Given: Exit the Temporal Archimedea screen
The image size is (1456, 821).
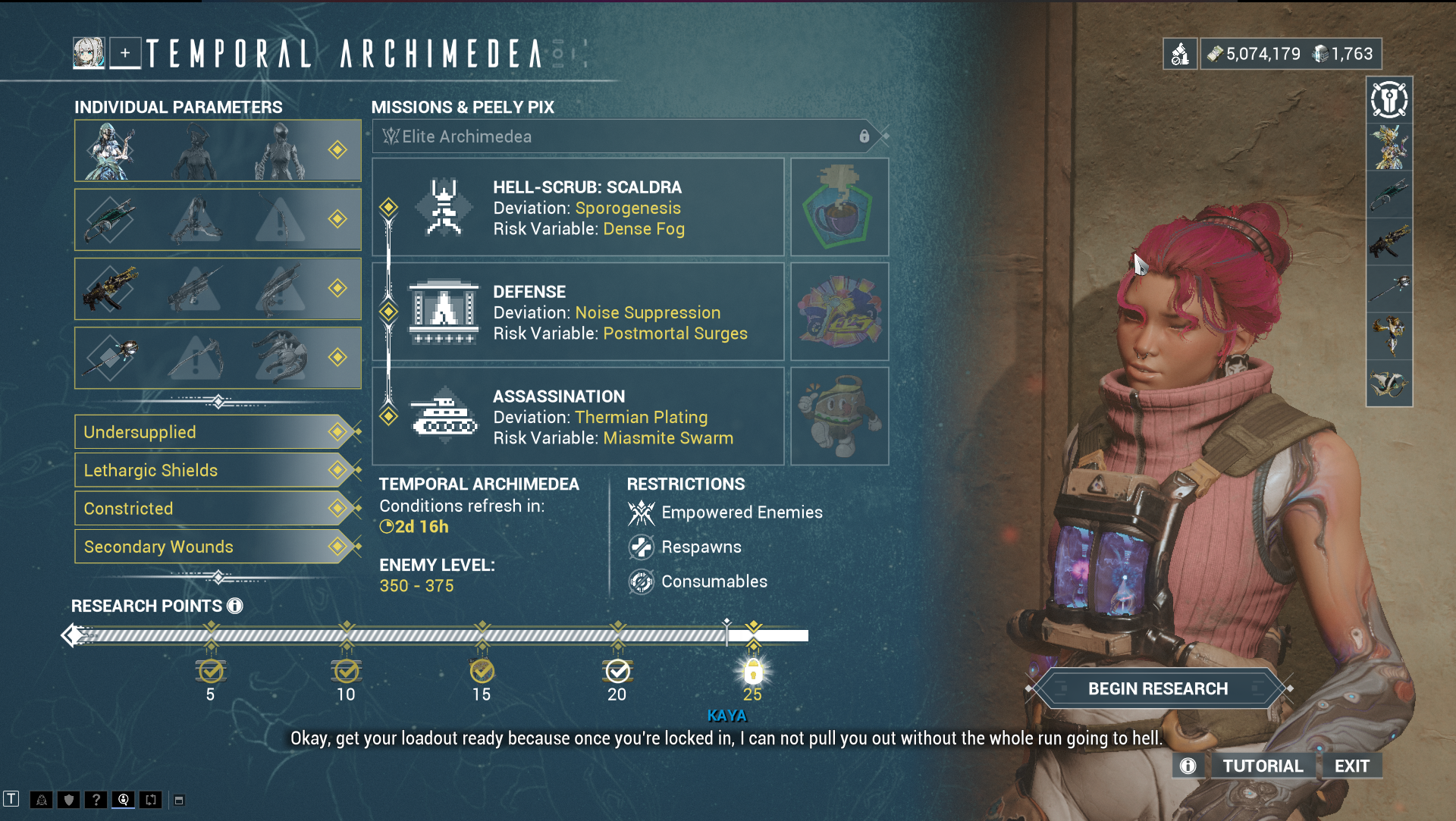Looking at the screenshot, I should [x=1351, y=766].
